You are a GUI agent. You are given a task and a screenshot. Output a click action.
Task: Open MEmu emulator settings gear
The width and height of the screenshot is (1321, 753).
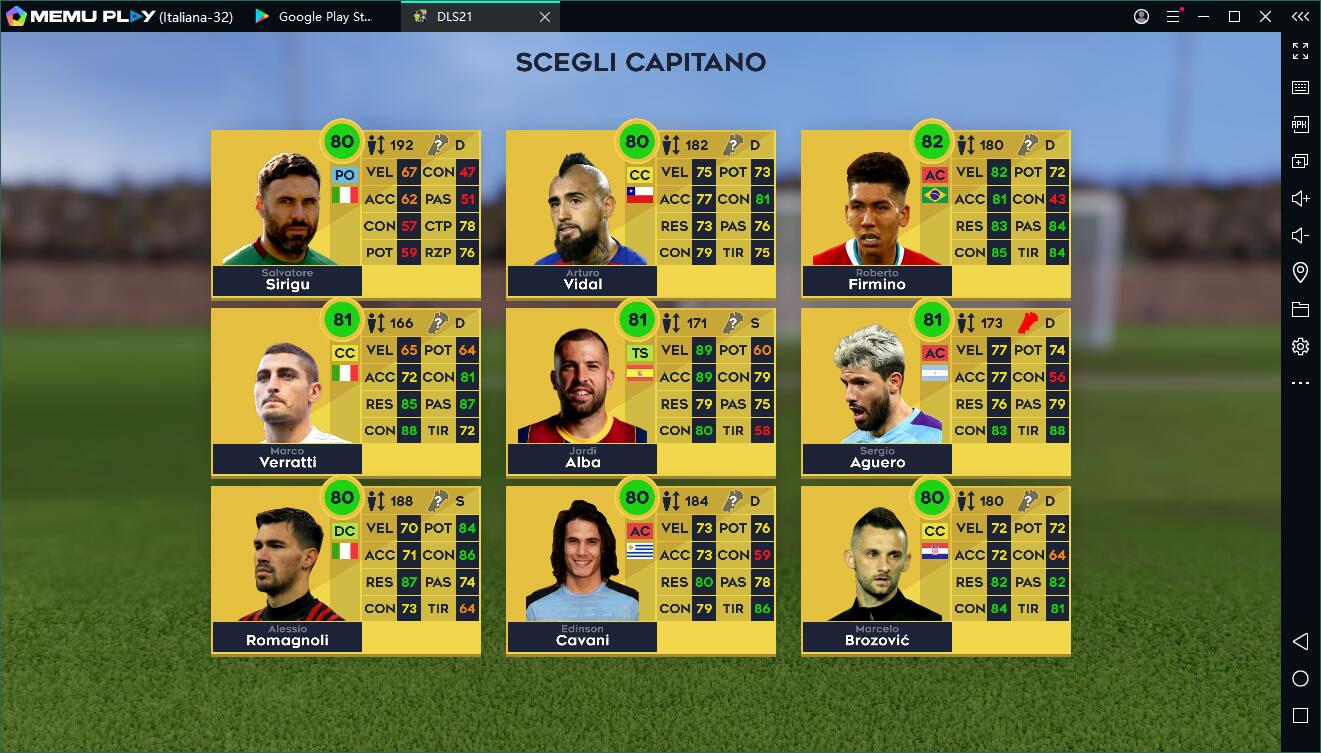click(1299, 346)
